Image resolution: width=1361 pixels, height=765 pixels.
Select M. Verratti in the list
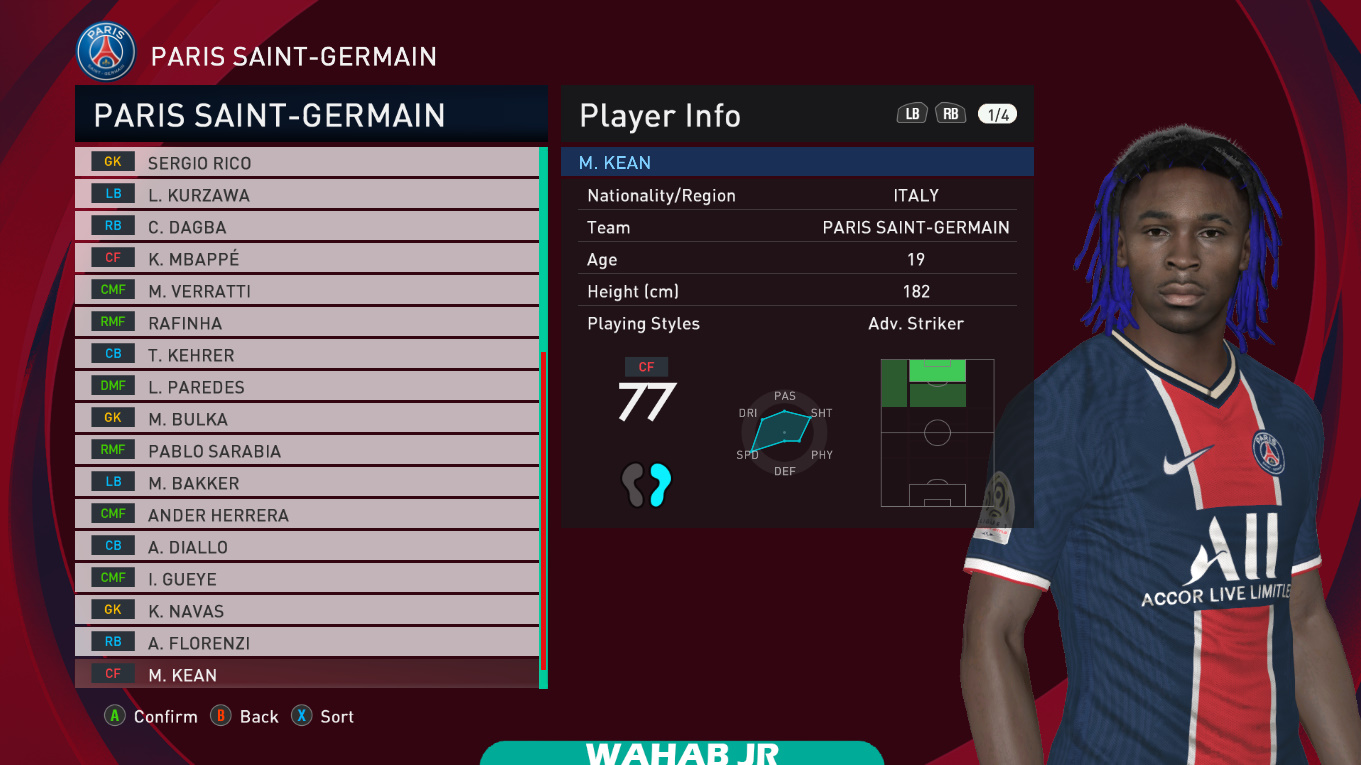tap(306, 291)
